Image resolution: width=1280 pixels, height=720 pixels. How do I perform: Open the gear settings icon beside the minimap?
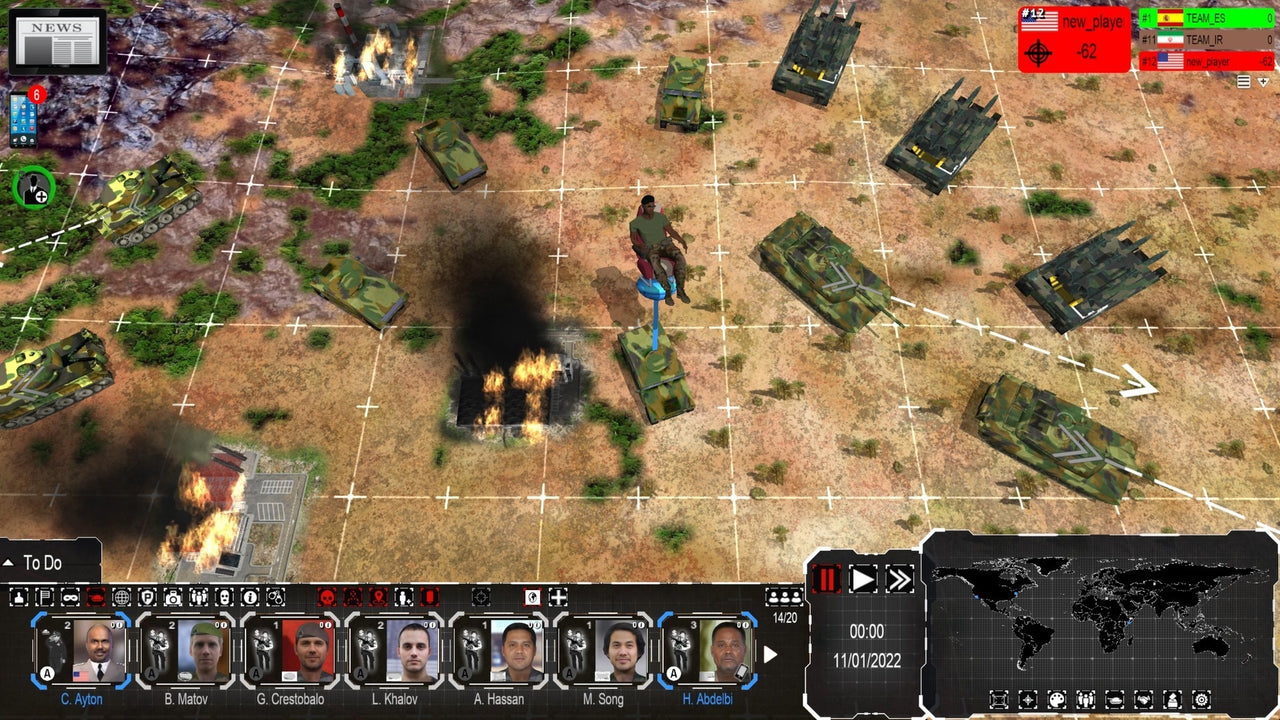click(x=1200, y=698)
